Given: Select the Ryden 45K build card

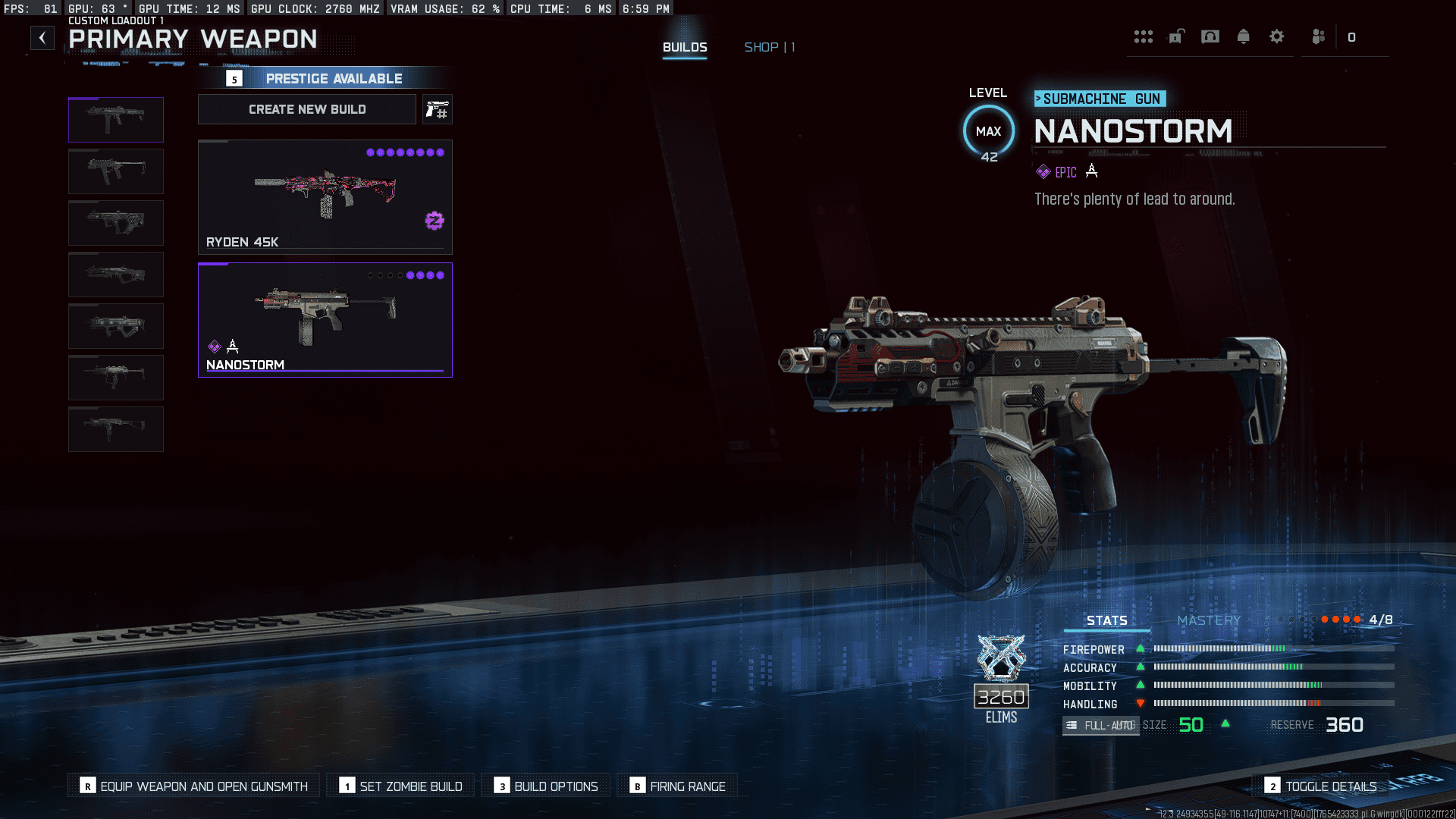Looking at the screenshot, I should pos(325,197).
